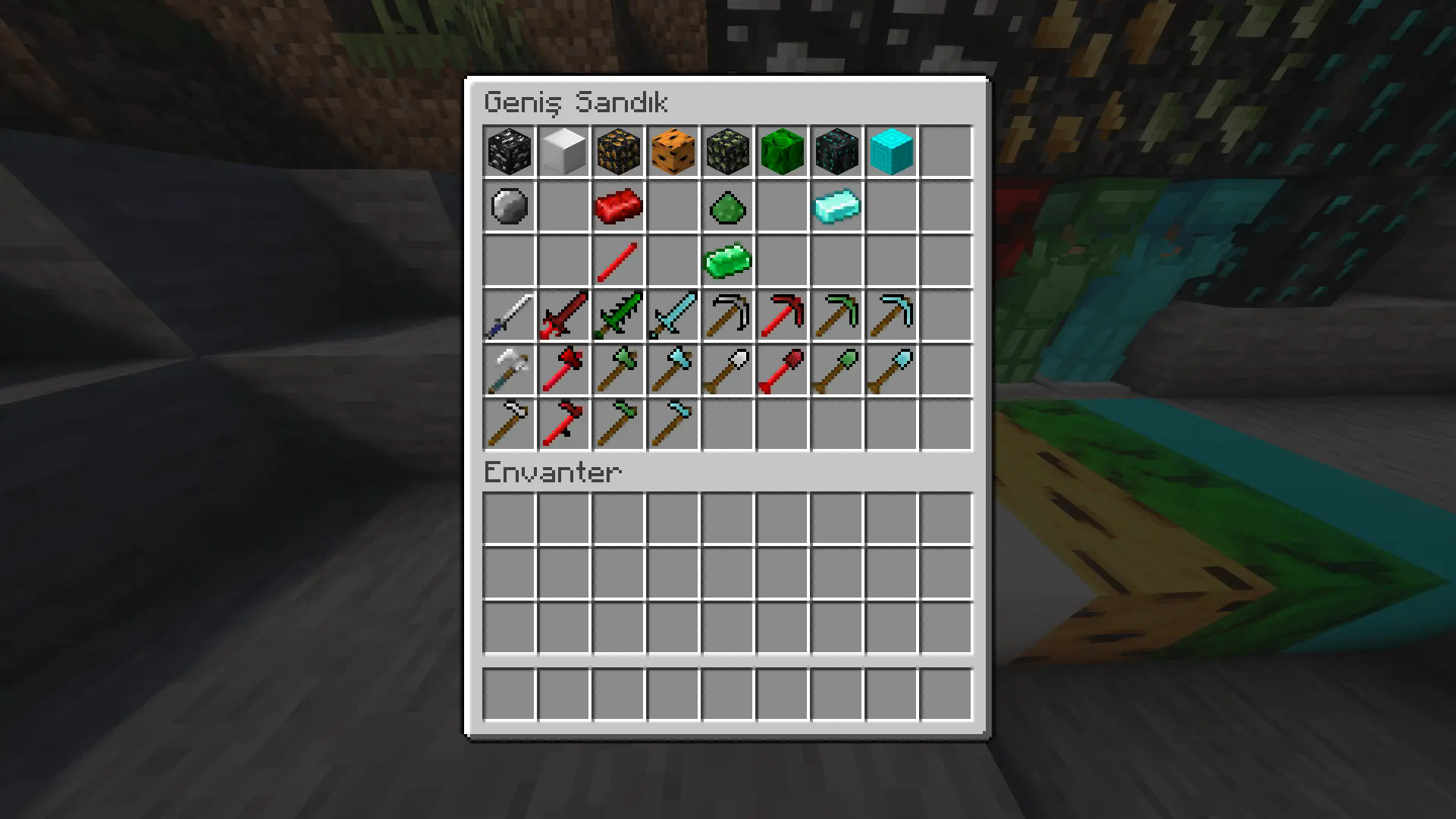
Task: Click the red blaze-style rod
Action: pyautogui.click(x=619, y=261)
